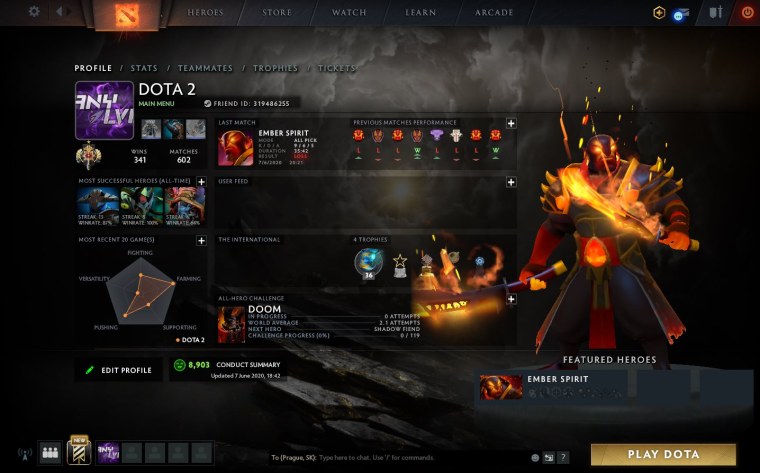Start matchmaking with Play Dota
760x473 pixels.
coord(663,454)
